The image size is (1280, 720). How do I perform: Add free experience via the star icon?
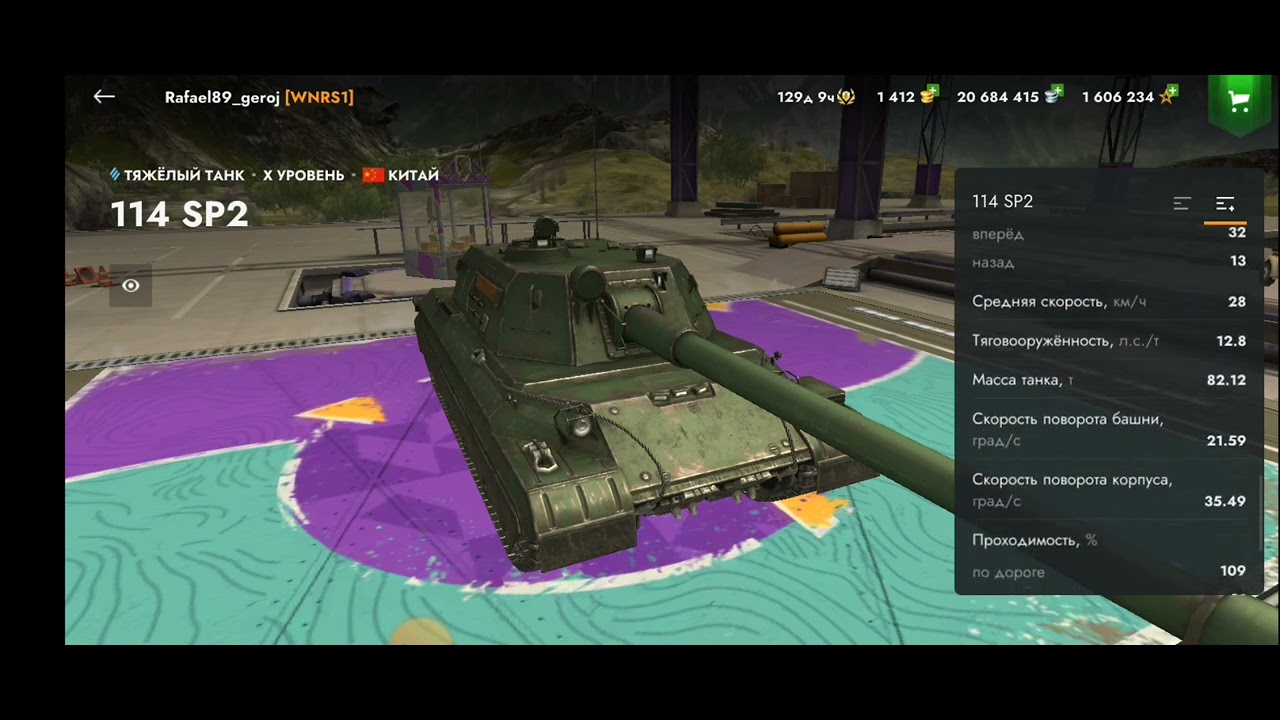point(1167,96)
